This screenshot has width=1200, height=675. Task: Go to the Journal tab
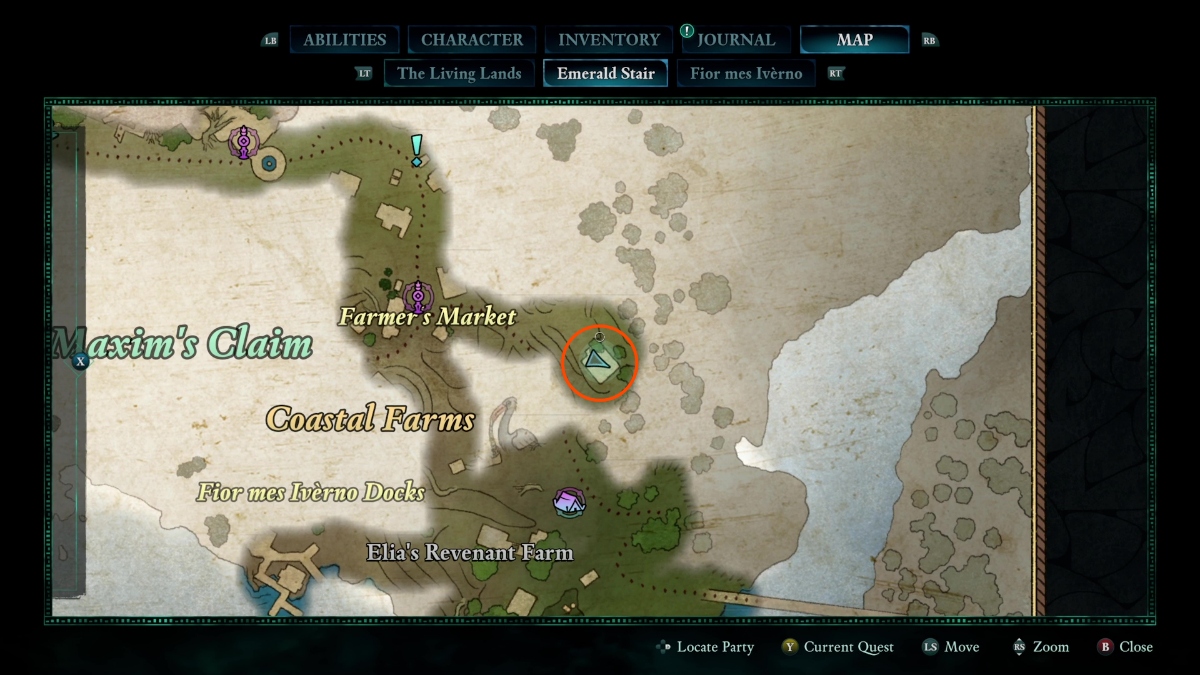(736, 40)
